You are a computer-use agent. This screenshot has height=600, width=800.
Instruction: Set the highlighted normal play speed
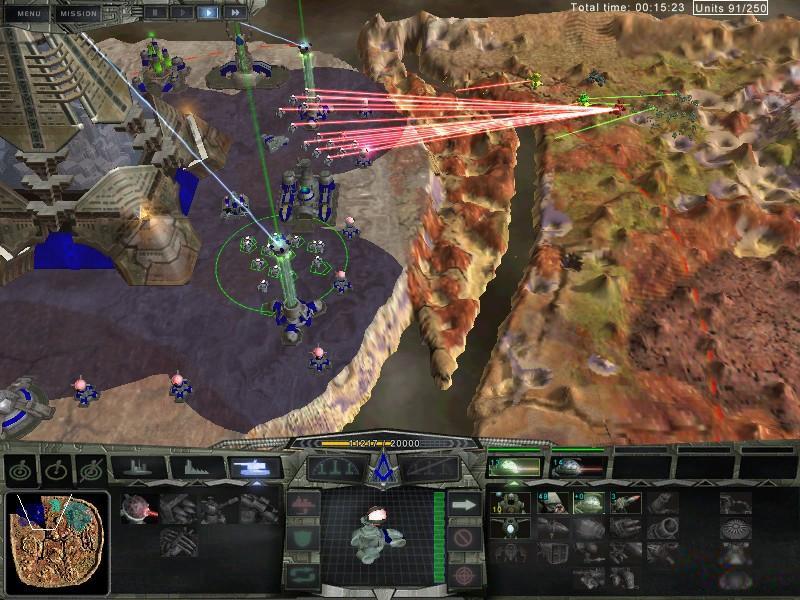pyautogui.click(x=209, y=13)
